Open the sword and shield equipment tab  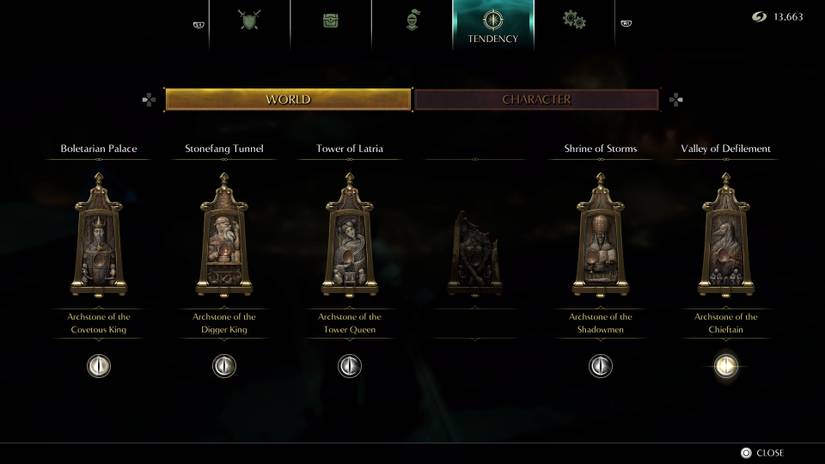click(249, 20)
